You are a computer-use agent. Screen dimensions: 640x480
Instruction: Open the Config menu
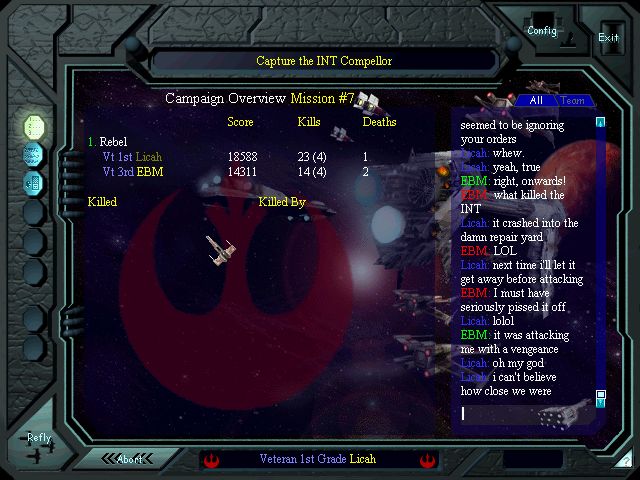coord(542,31)
